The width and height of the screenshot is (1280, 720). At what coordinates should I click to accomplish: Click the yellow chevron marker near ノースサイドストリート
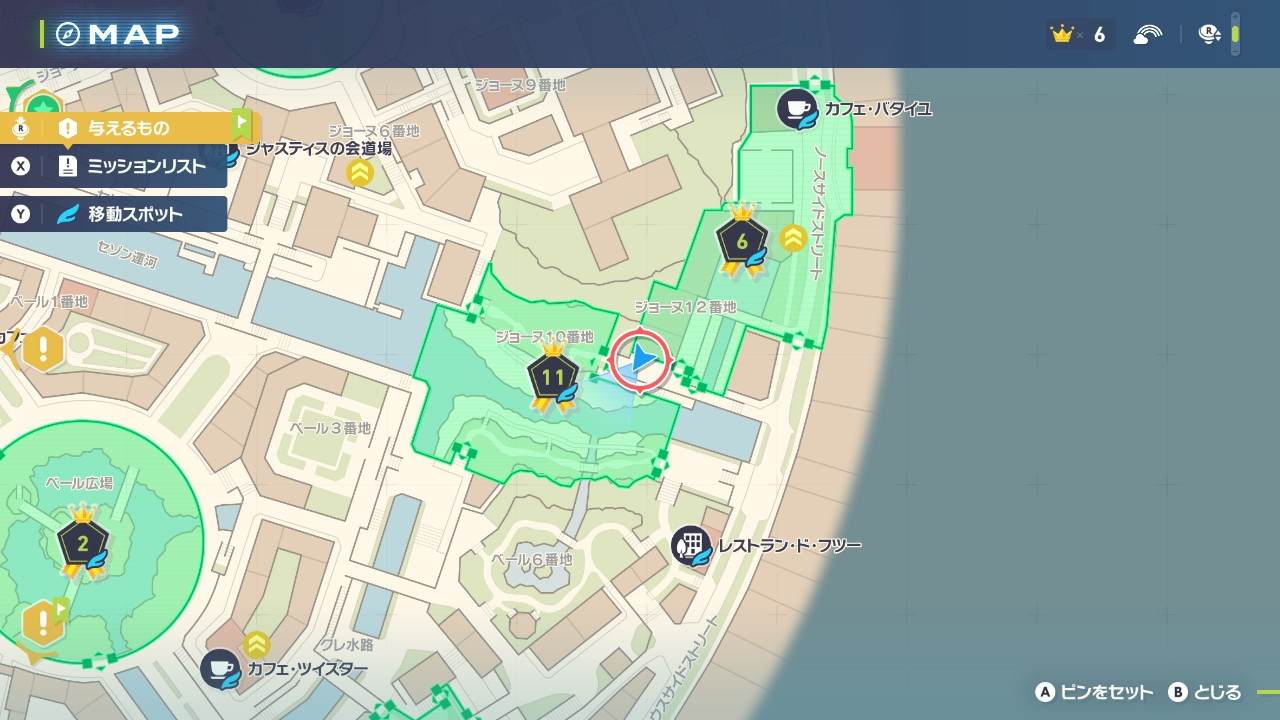(x=794, y=238)
